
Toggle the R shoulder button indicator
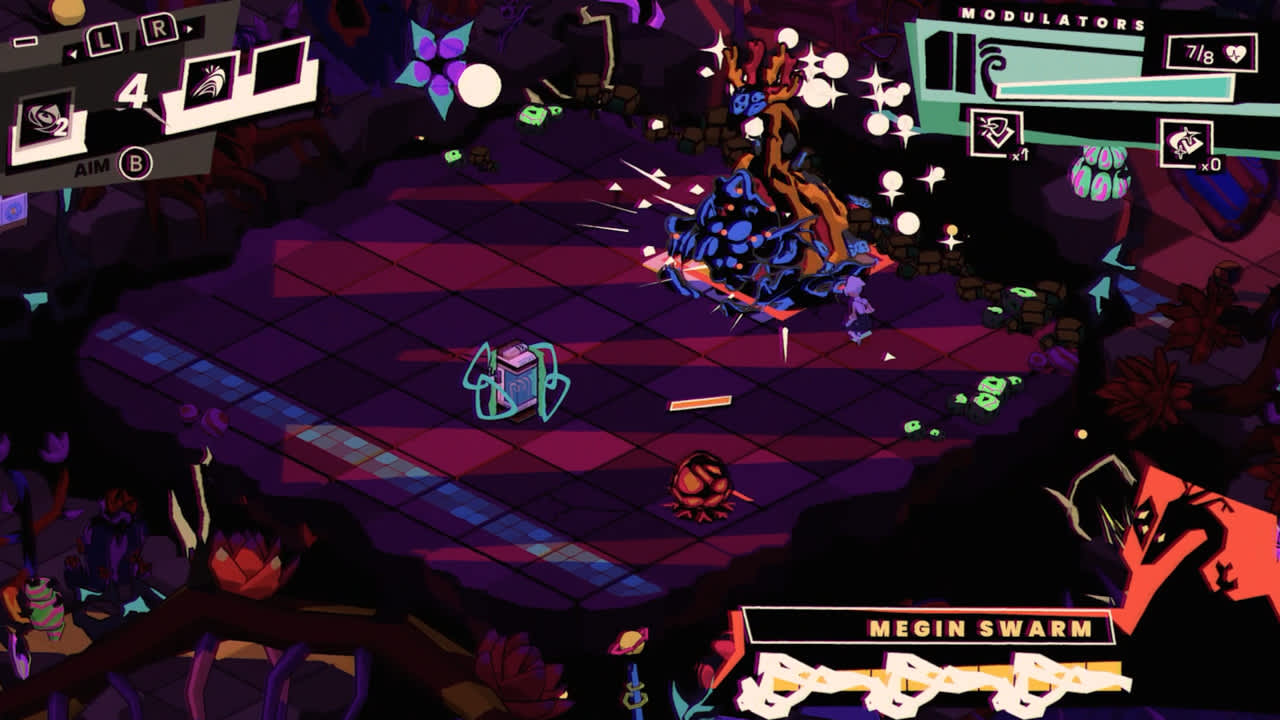[x=158, y=28]
